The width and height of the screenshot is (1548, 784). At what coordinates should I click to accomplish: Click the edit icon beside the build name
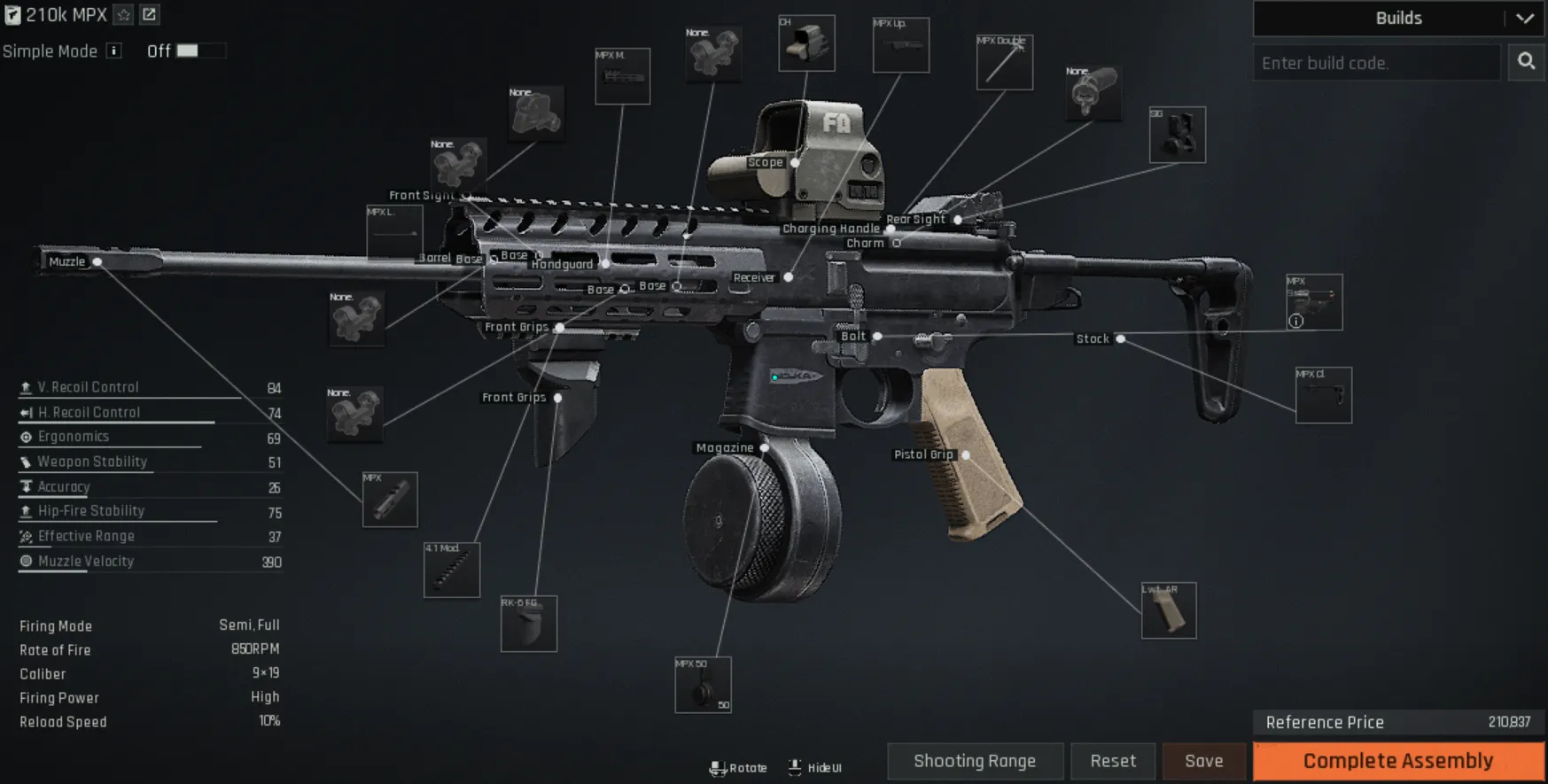(x=149, y=14)
